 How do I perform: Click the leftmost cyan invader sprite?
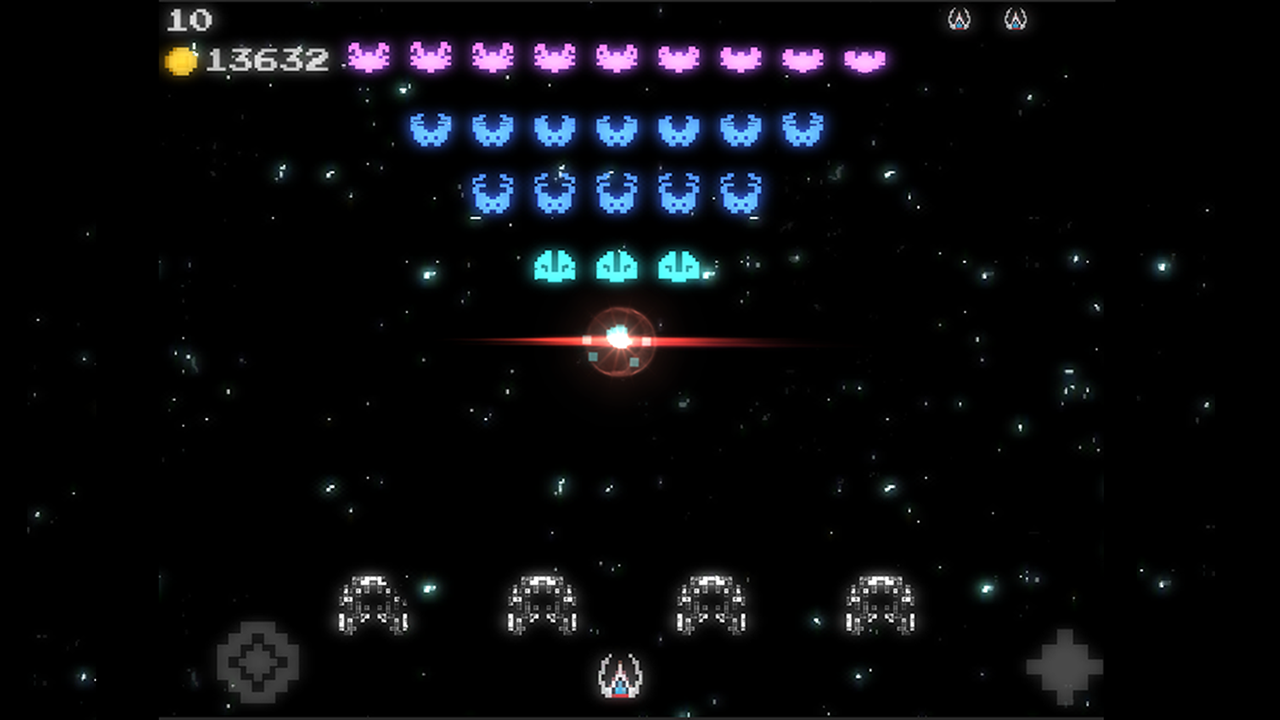[x=555, y=265]
